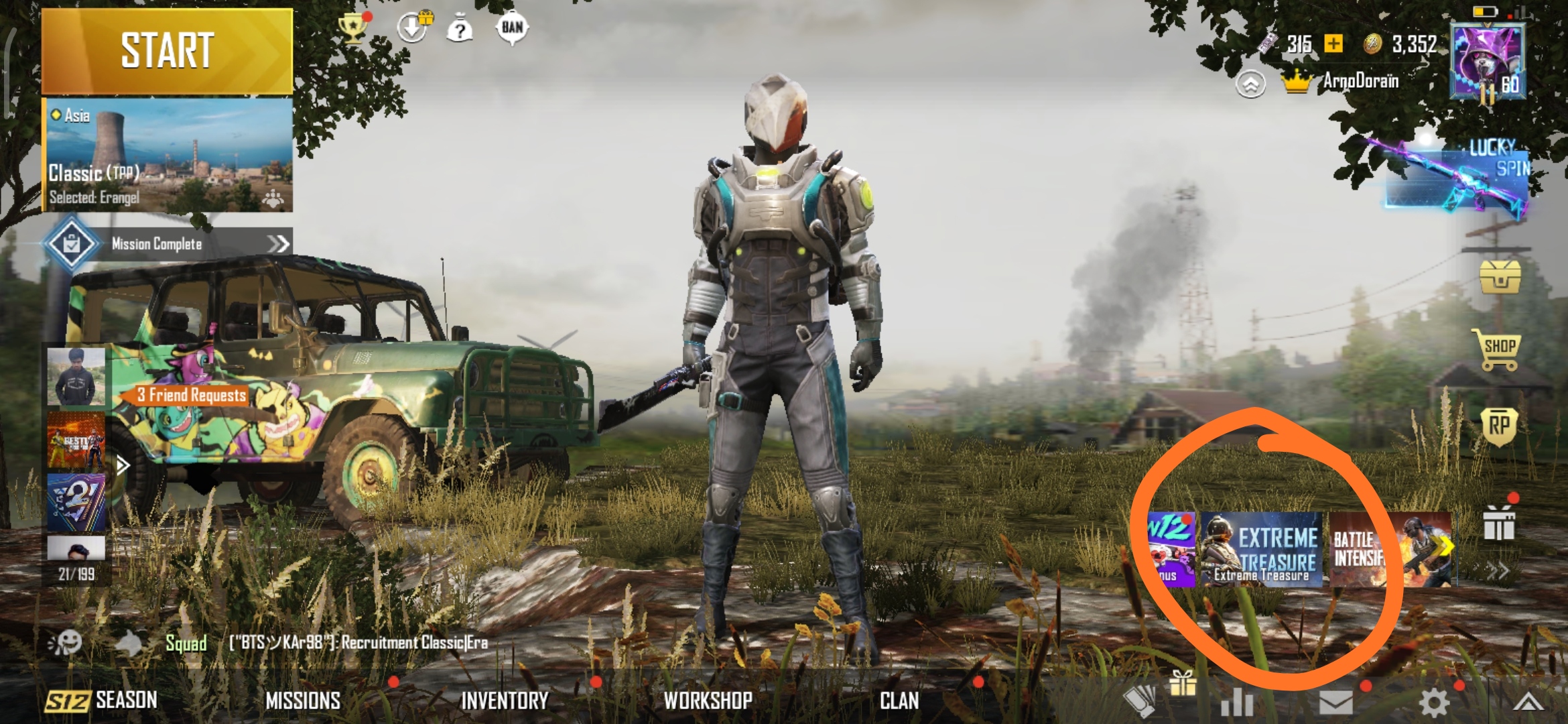Tap the yellow START button

pos(167,51)
